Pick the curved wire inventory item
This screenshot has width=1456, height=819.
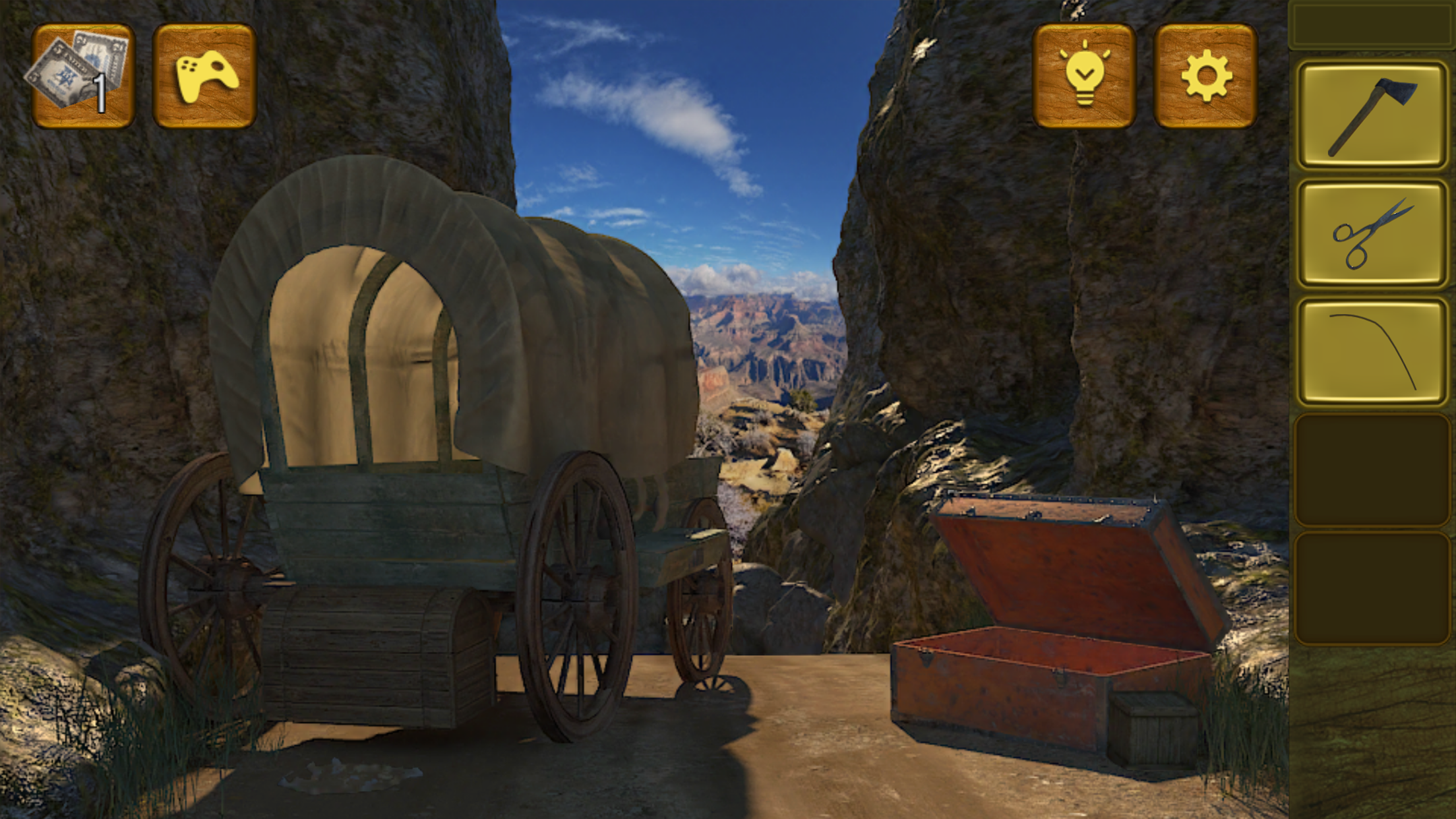1372,351
